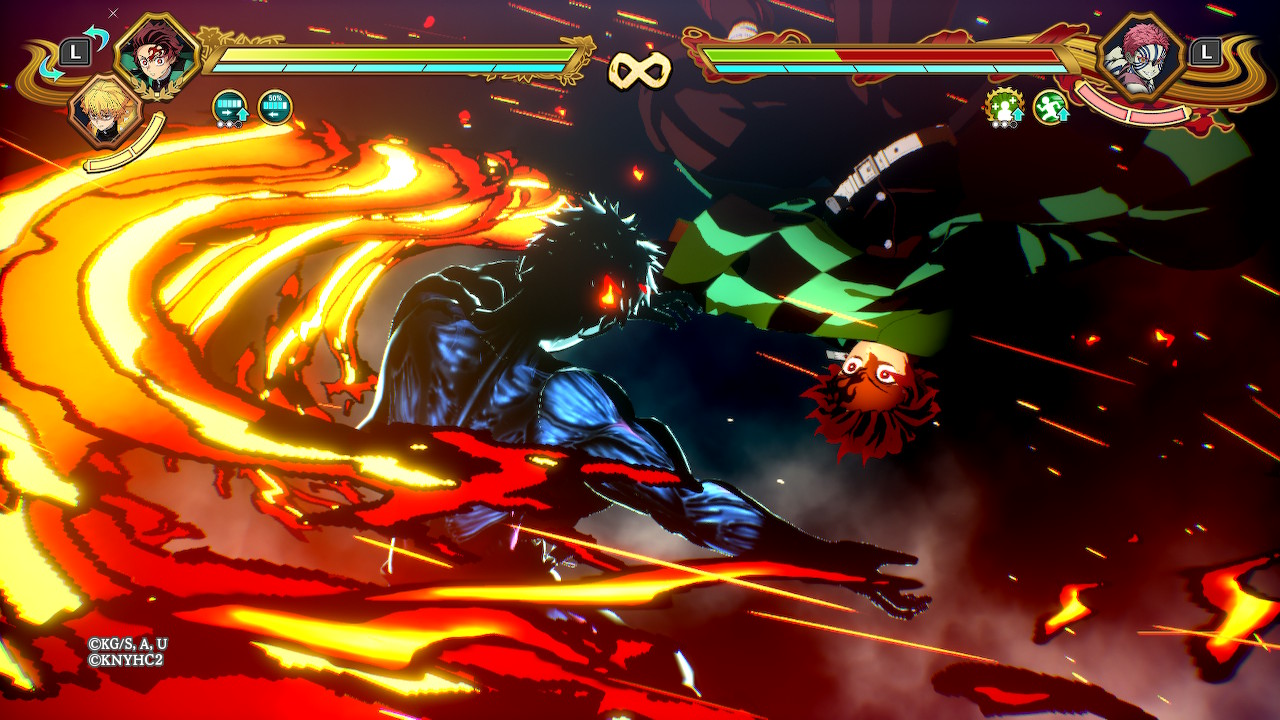Select the green running figure speed buff icon
Screen dimensions: 1280x720
(x=1051, y=107)
